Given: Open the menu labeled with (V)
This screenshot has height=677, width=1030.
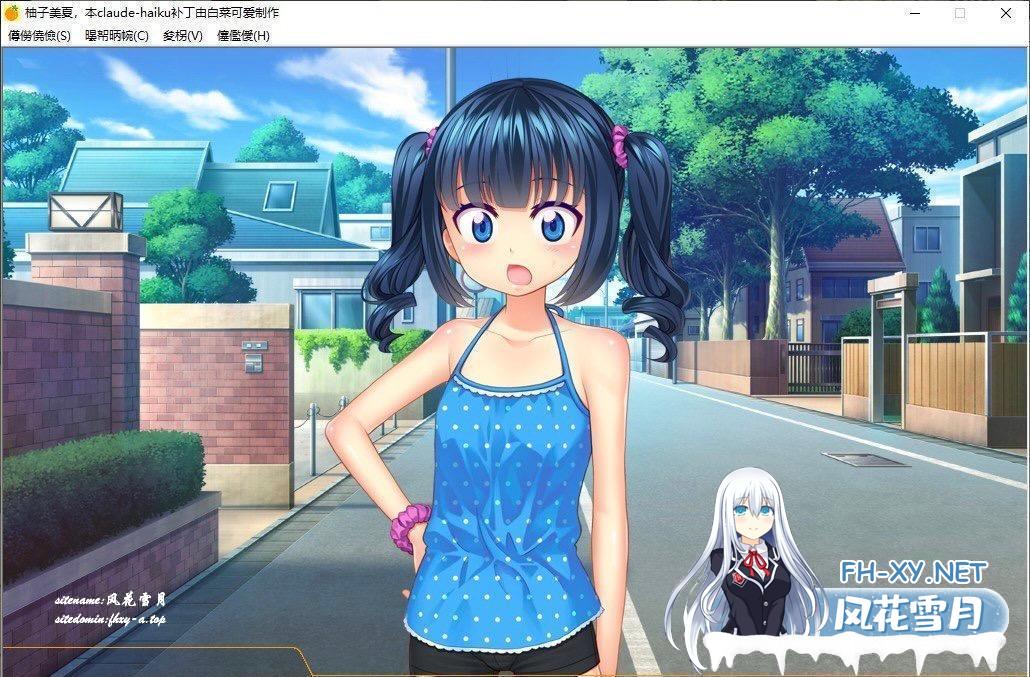Looking at the screenshot, I should [x=182, y=36].
